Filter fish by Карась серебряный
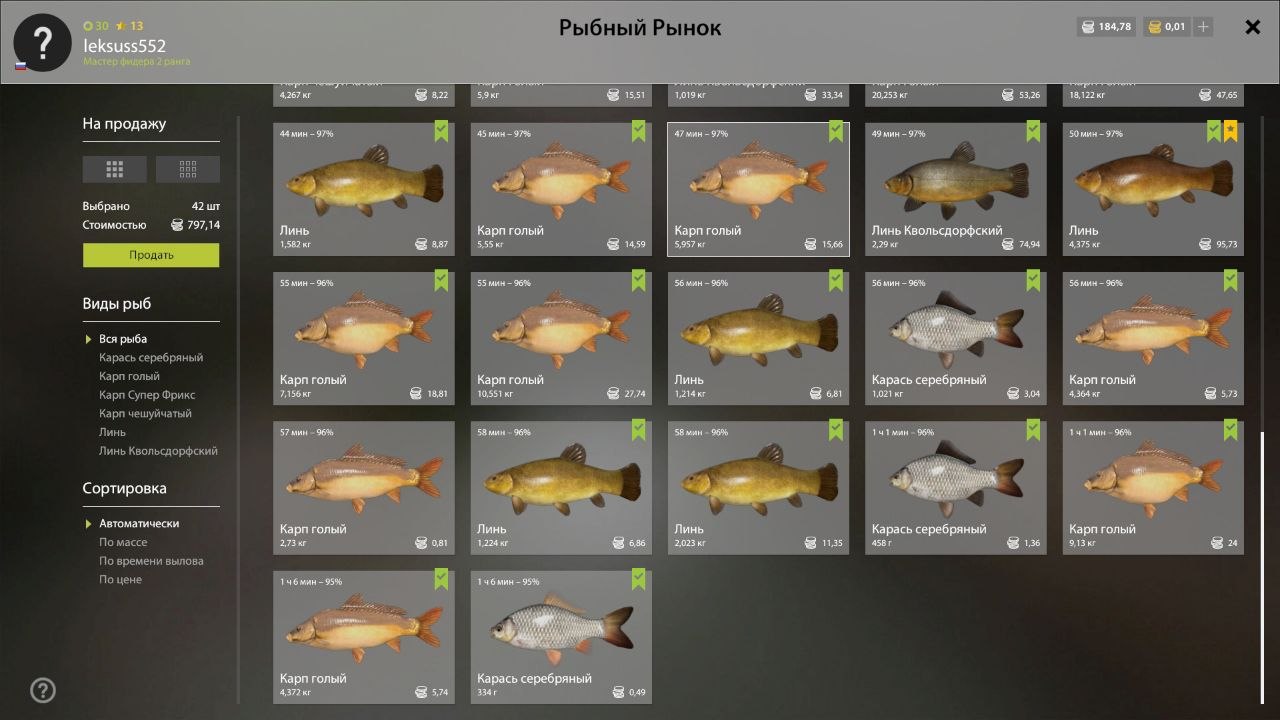This screenshot has width=1280, height=720. 151,357
